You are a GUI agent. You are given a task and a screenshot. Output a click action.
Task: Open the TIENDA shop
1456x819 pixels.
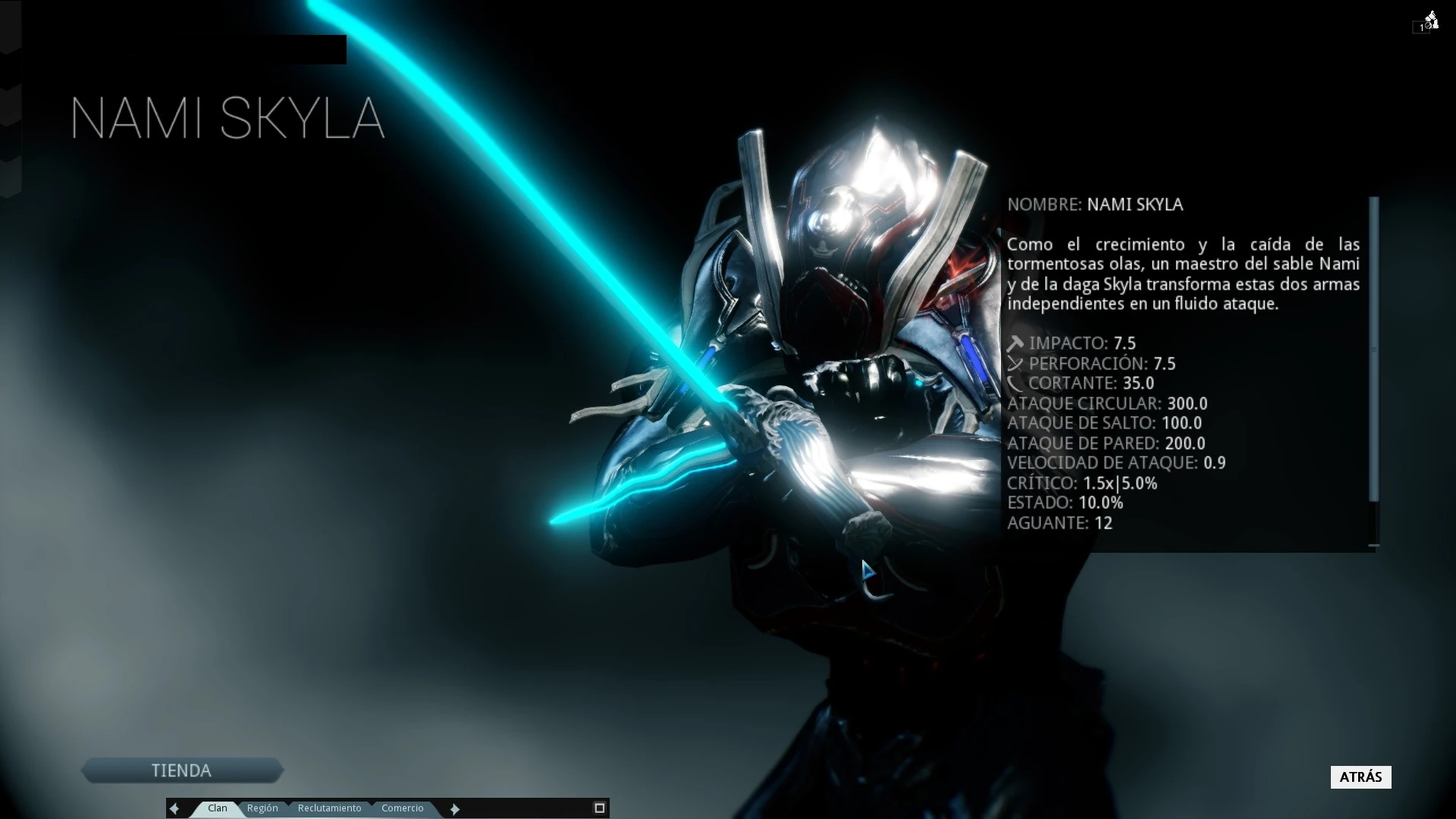click(x=182, y=770)
